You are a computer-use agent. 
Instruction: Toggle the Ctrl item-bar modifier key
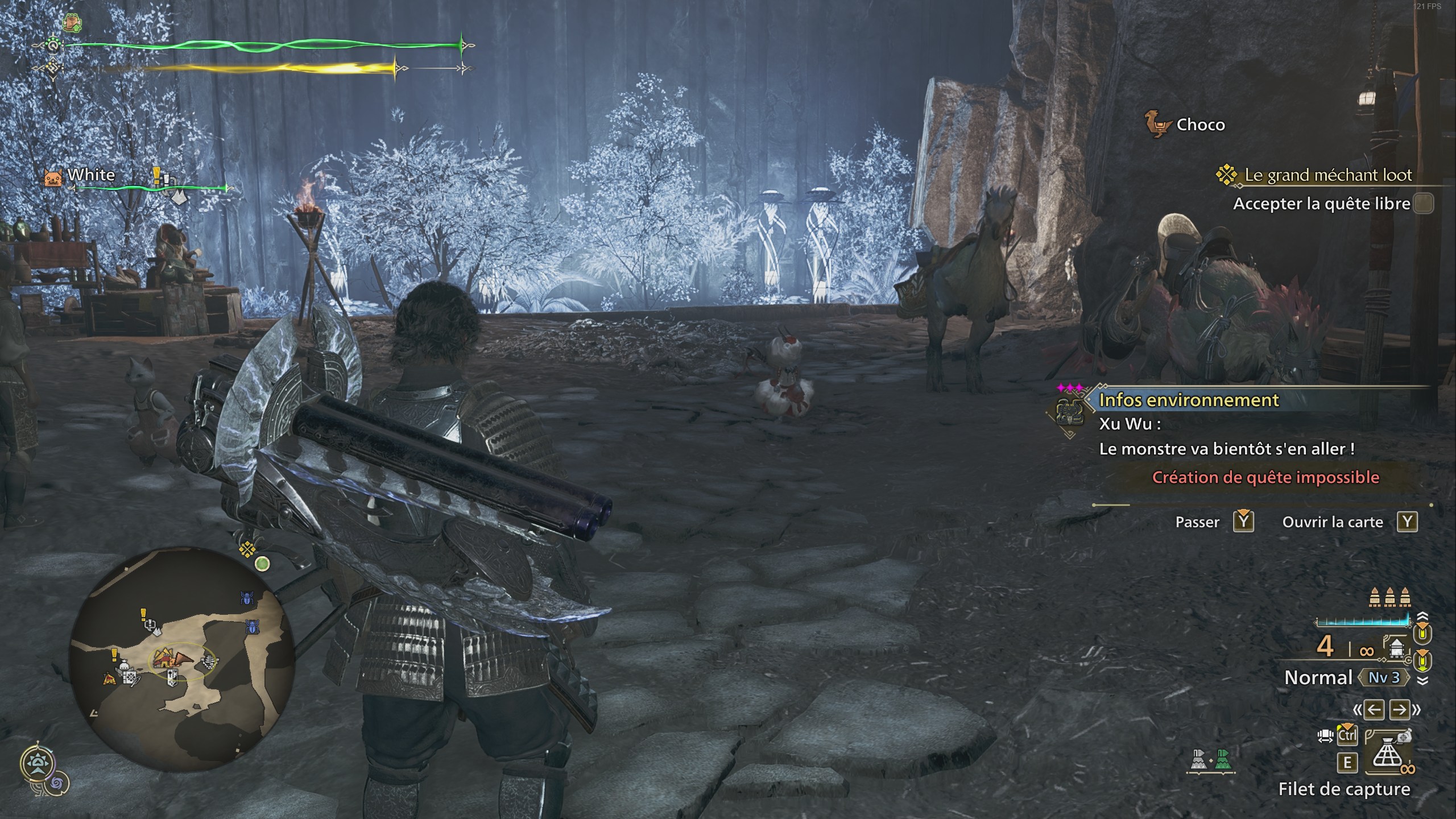(x=1347, y=734)
